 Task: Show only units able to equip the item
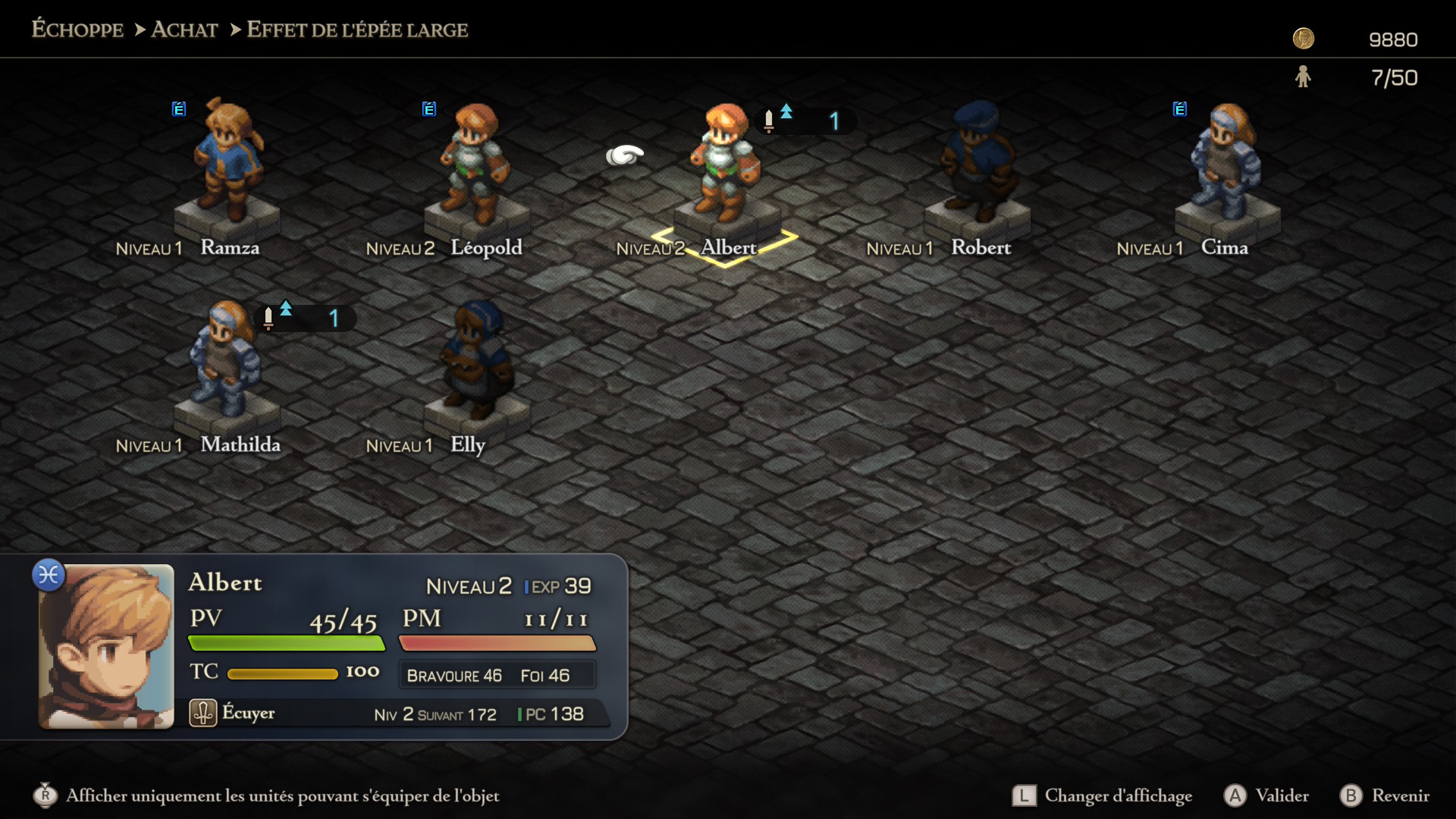(267, 795)
